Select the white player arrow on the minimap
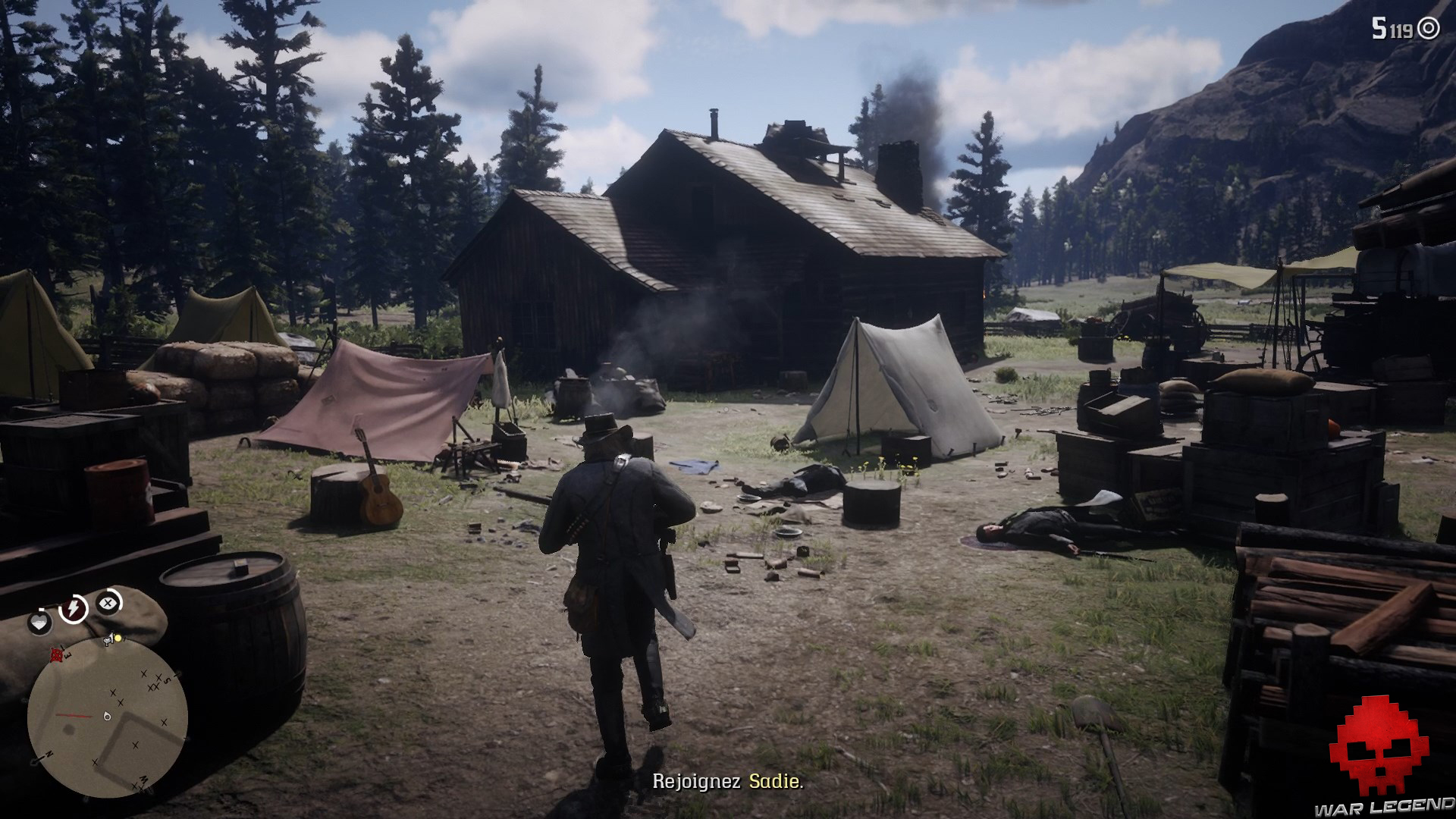Image resolution: width=1456 pixels, height=819 pixels. [x=107, y=717]
